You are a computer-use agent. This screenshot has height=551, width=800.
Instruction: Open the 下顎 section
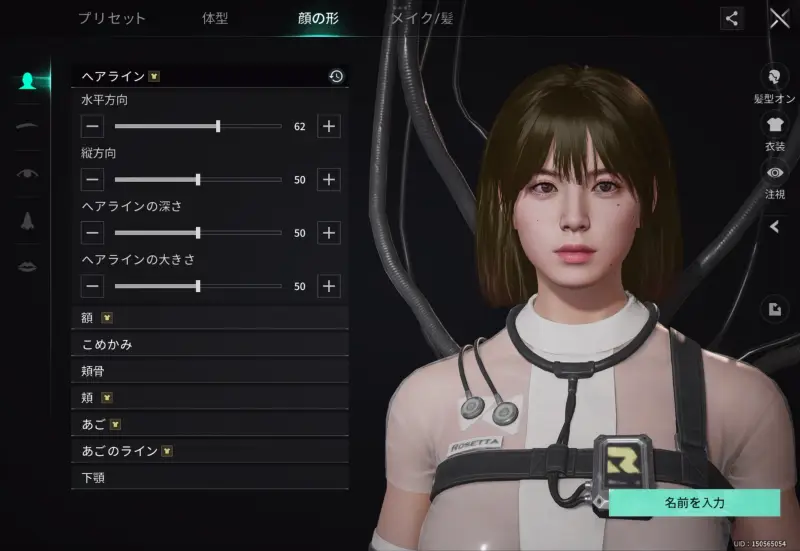point(210,477)
